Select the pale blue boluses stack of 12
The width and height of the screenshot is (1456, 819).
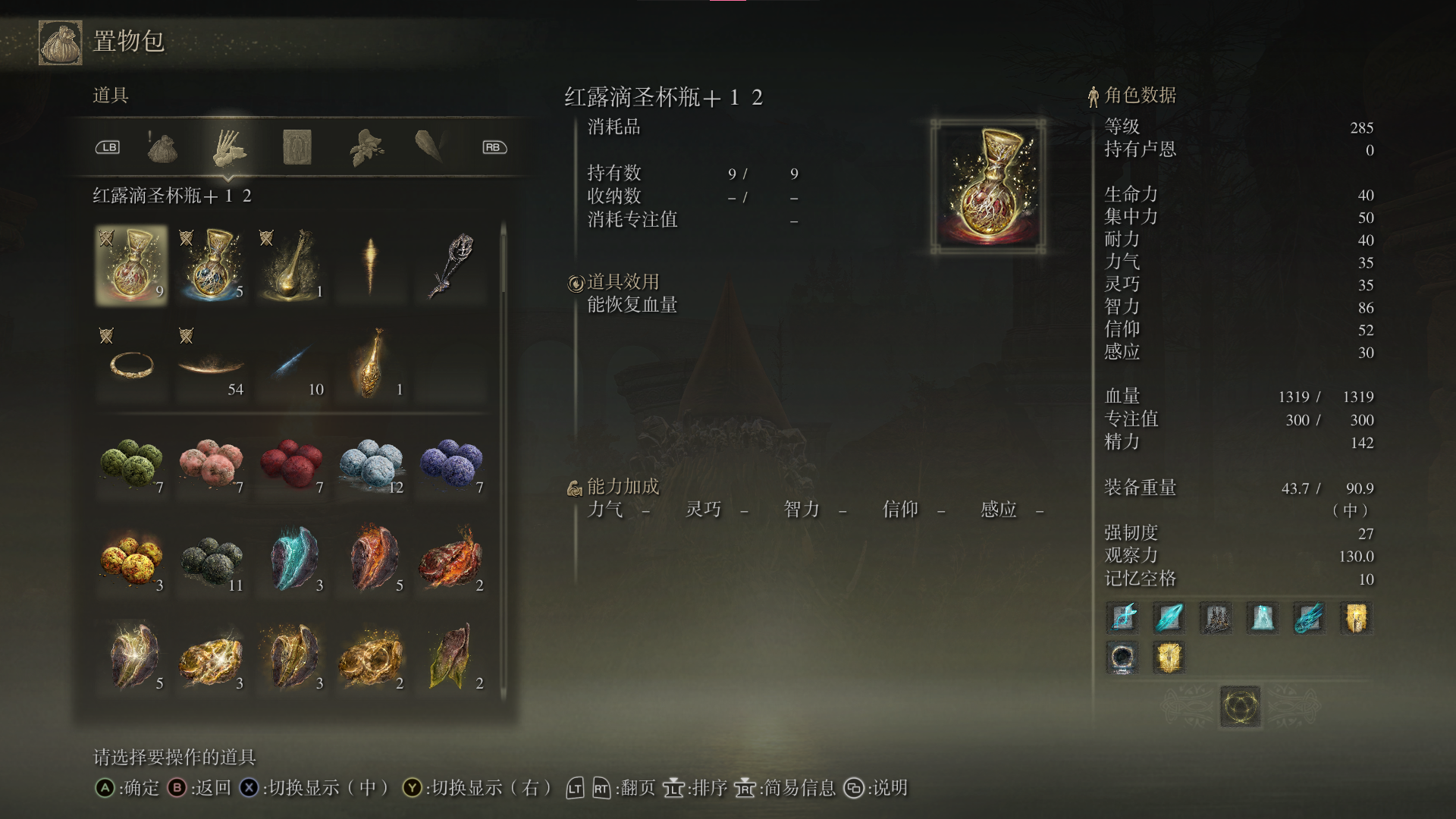click(x=371, y=462)
